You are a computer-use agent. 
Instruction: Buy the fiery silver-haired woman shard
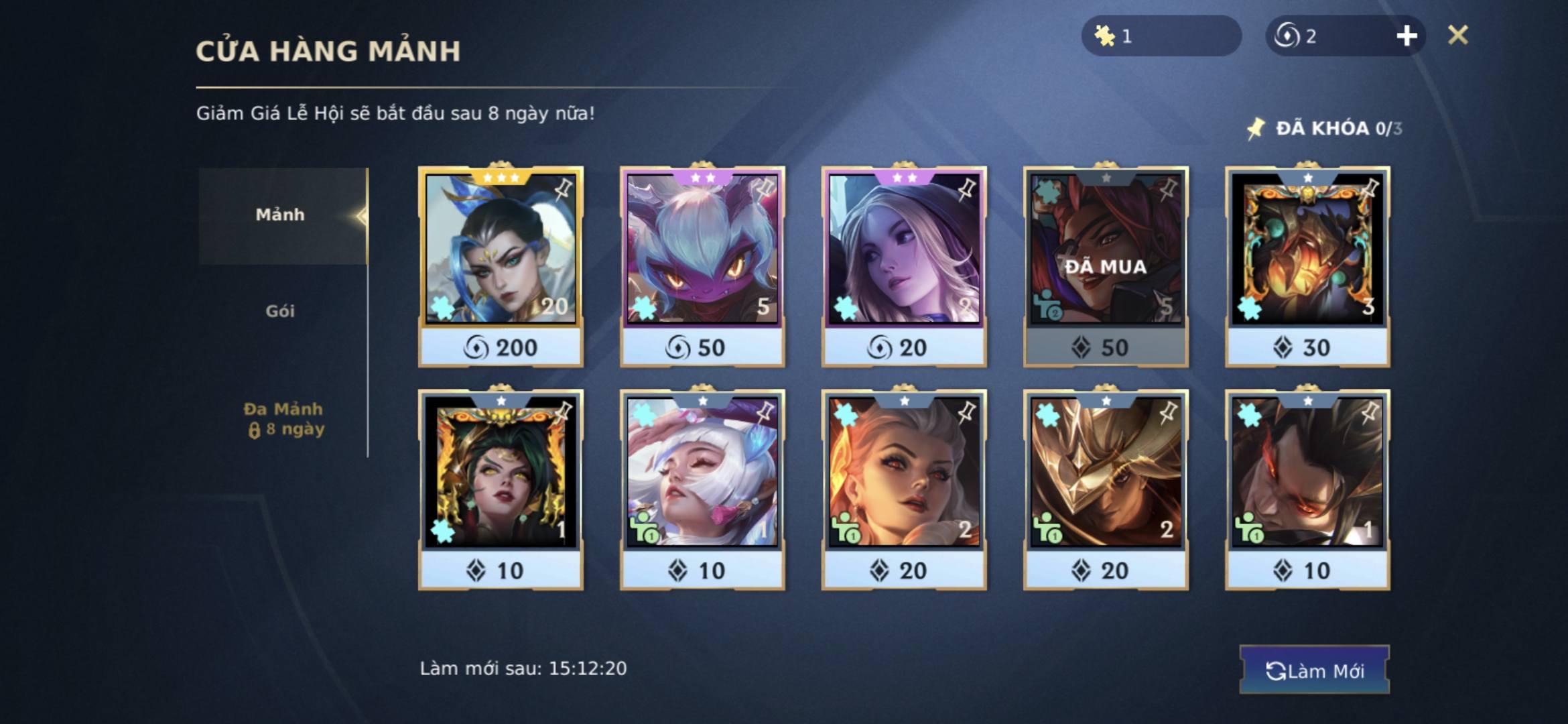(x=904, y=489)
